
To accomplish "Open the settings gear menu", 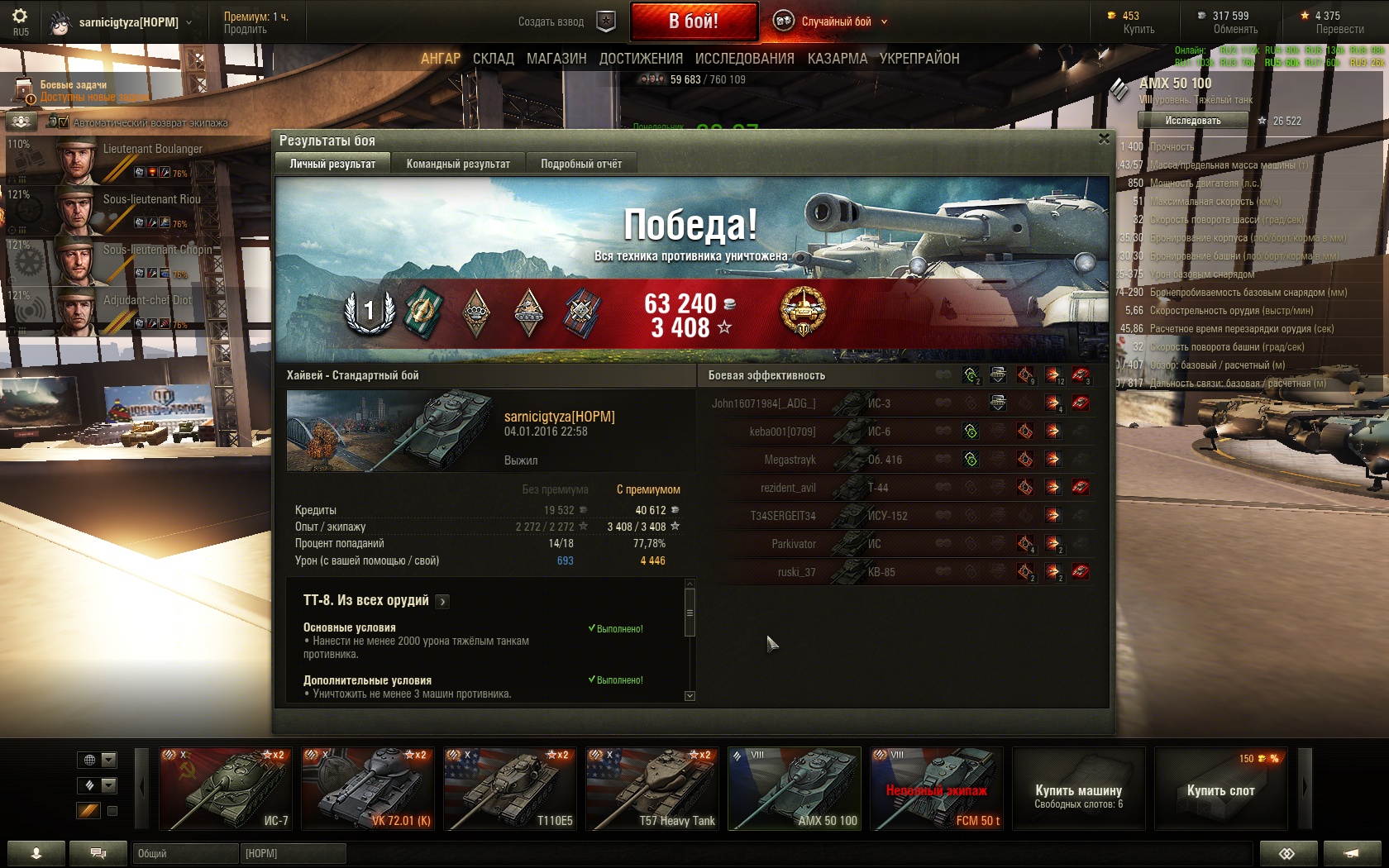I will point(20,17).
